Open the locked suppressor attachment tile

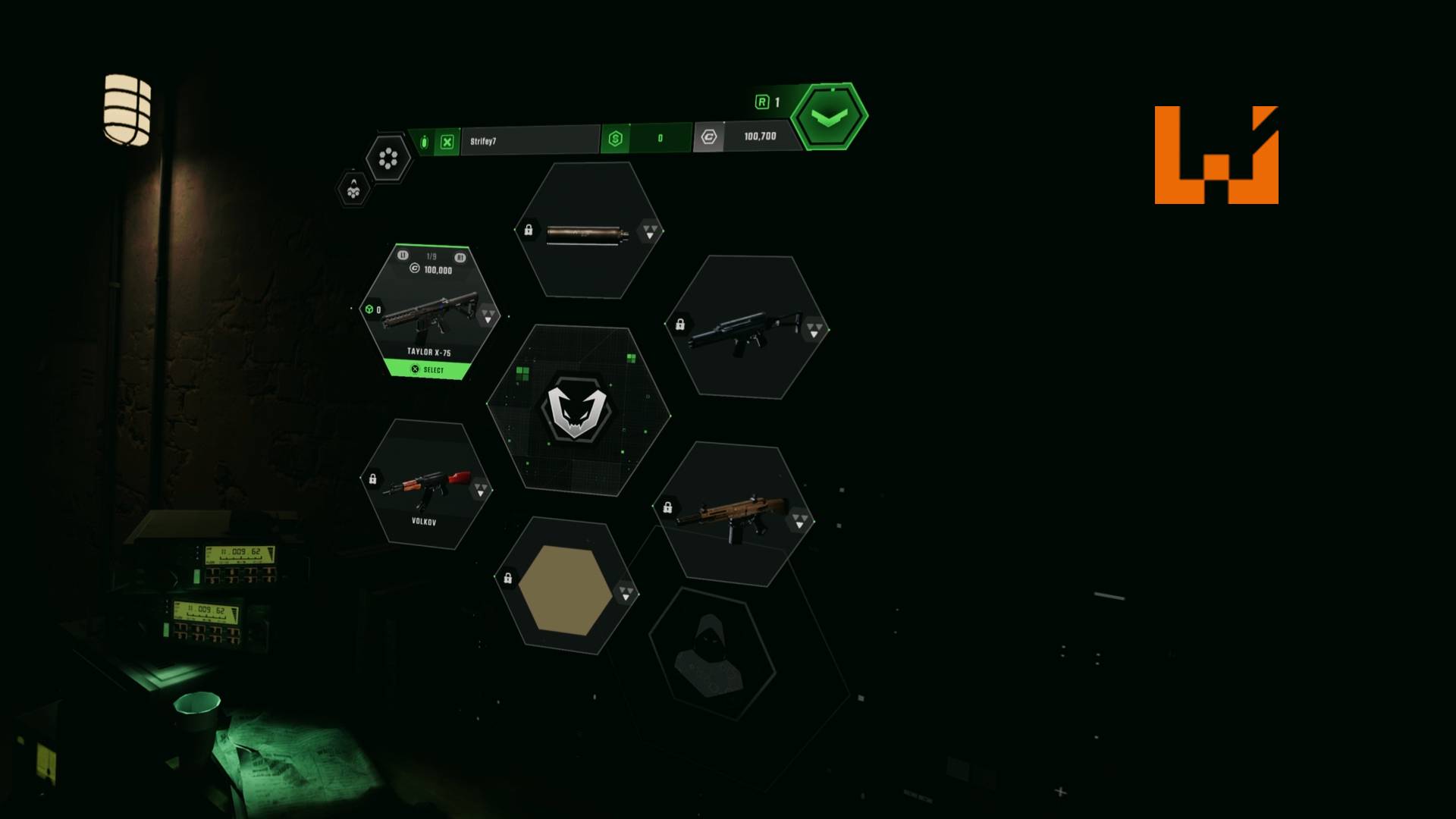tap(585, 233)
